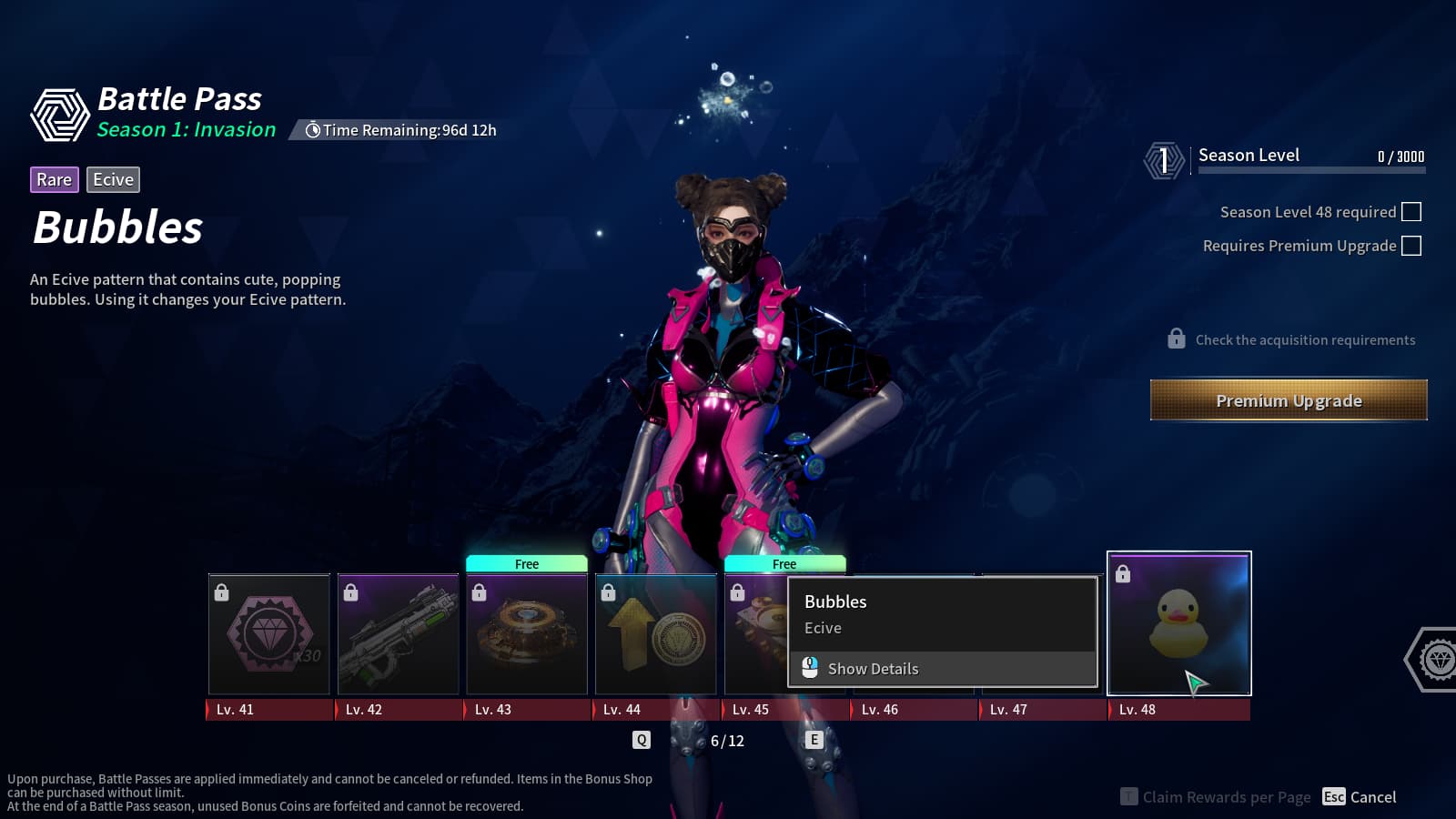
Task: Select the Lv. 42 rifle reward tile
Action: (x=399, y=634)
